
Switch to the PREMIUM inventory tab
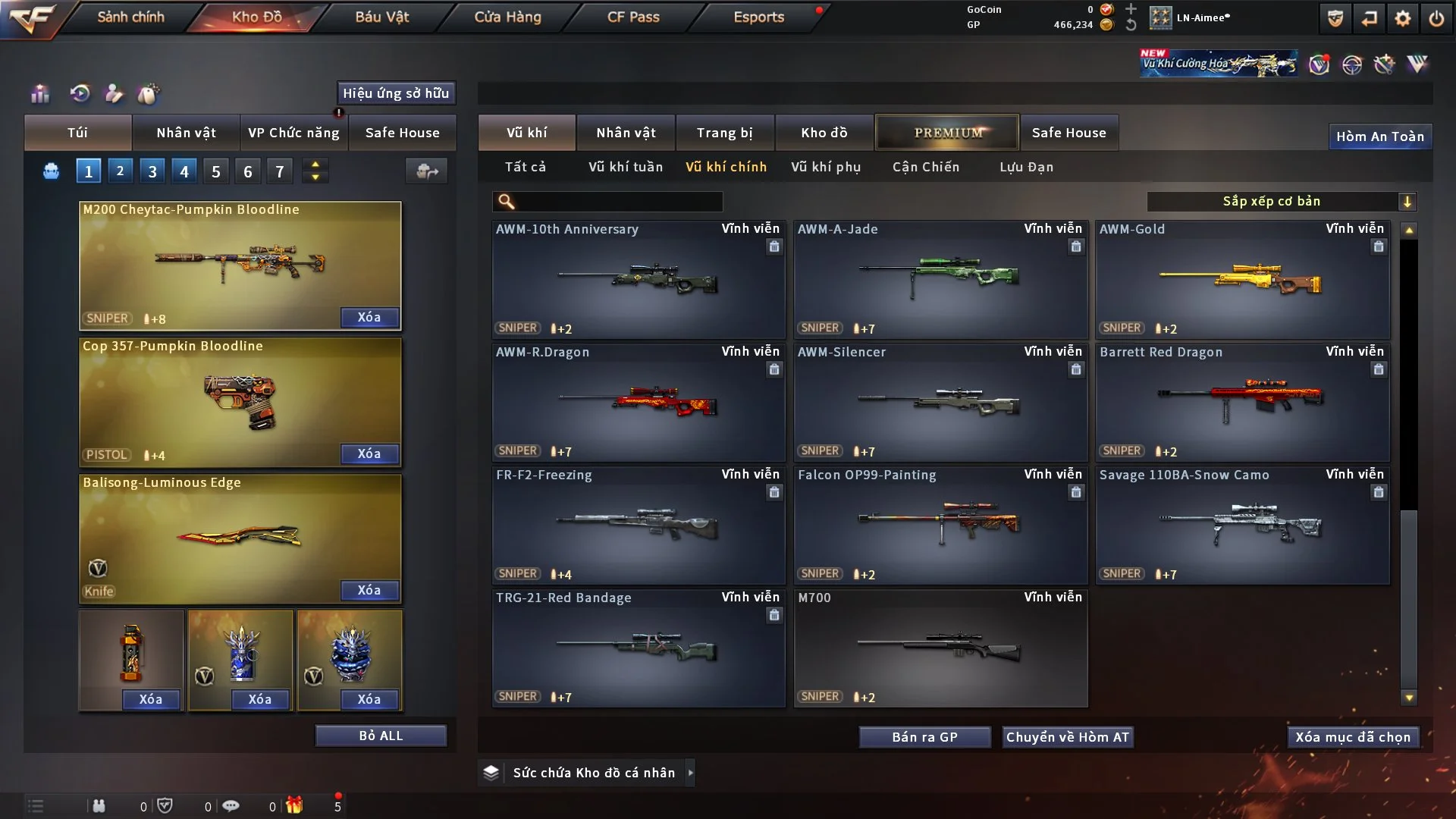(x=947, y=133)
